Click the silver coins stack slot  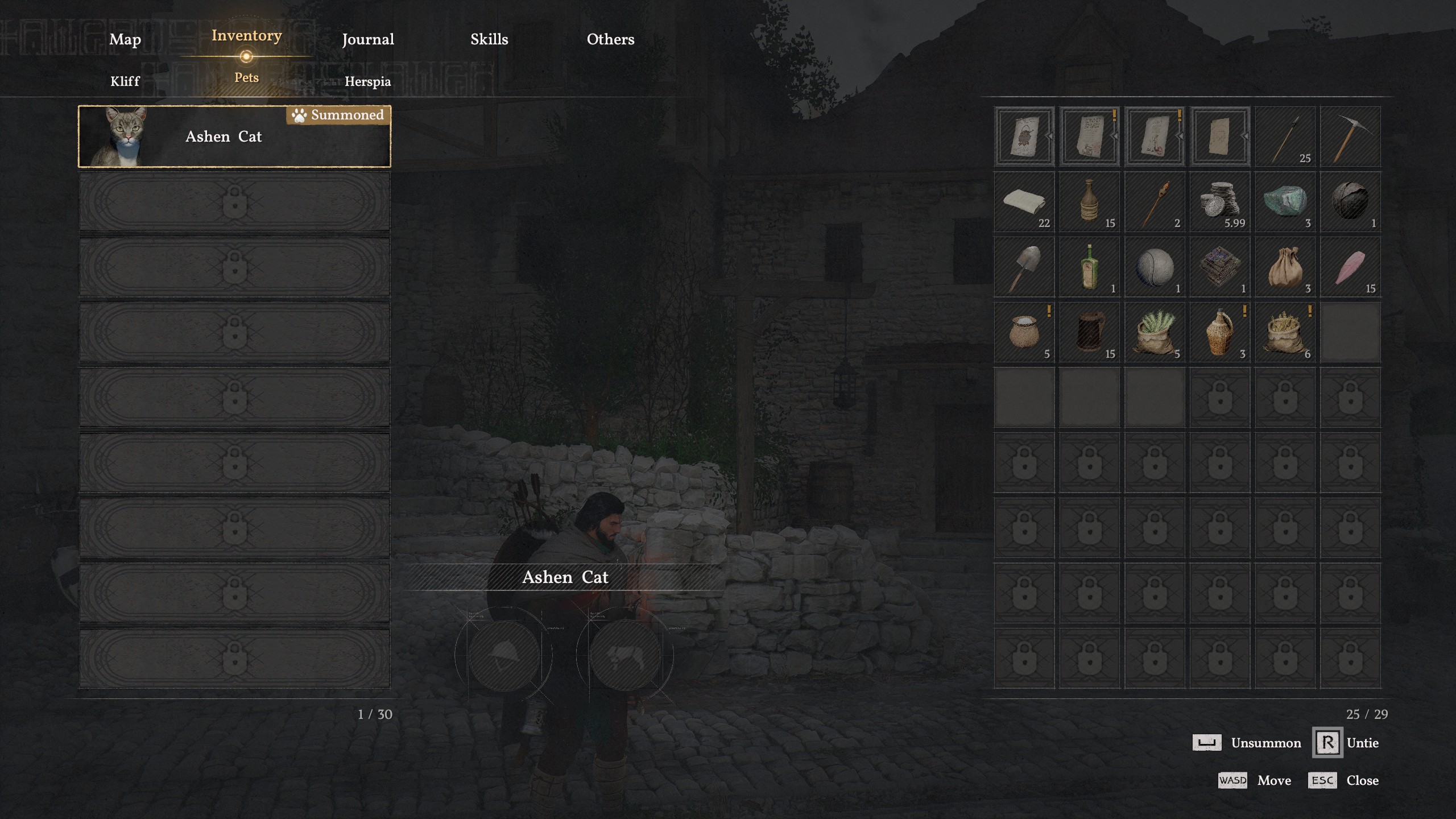[1219, 202]
